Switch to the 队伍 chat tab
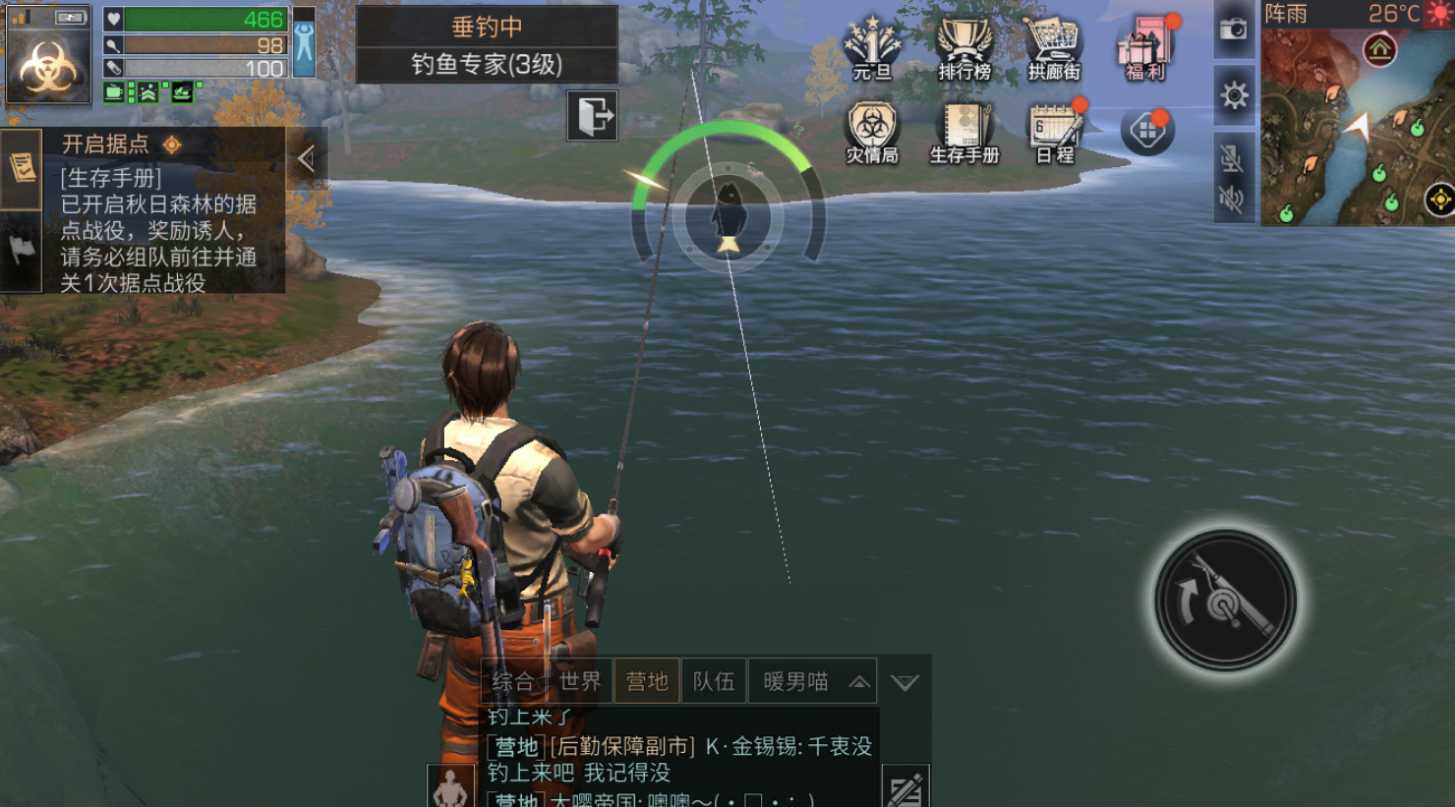The height and width of the screenshot is (807, 1455). click(716, 681)
